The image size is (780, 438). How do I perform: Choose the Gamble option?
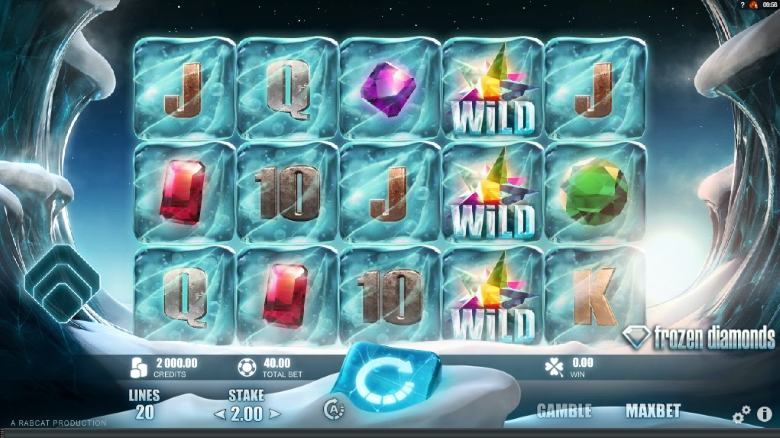coord(564,411)
